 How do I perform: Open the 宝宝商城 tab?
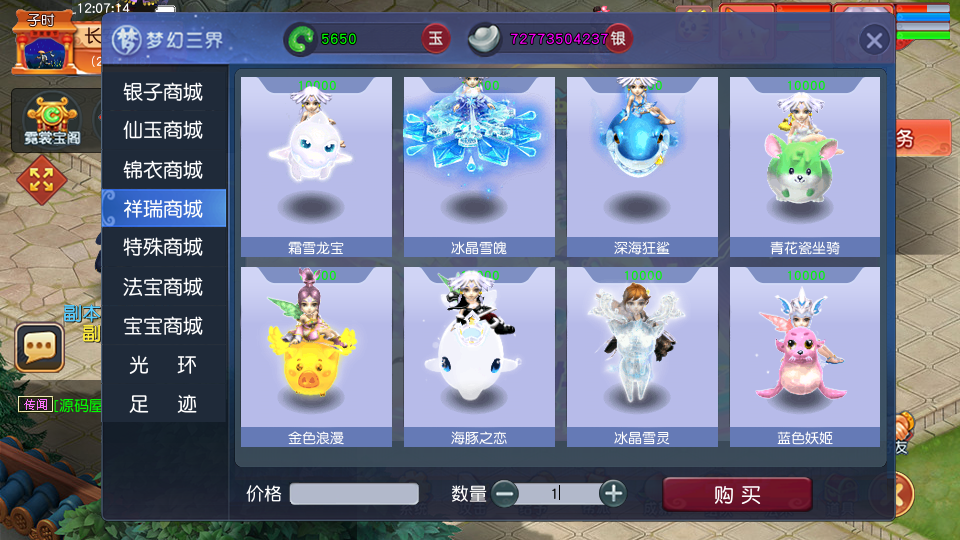[163, 326]
